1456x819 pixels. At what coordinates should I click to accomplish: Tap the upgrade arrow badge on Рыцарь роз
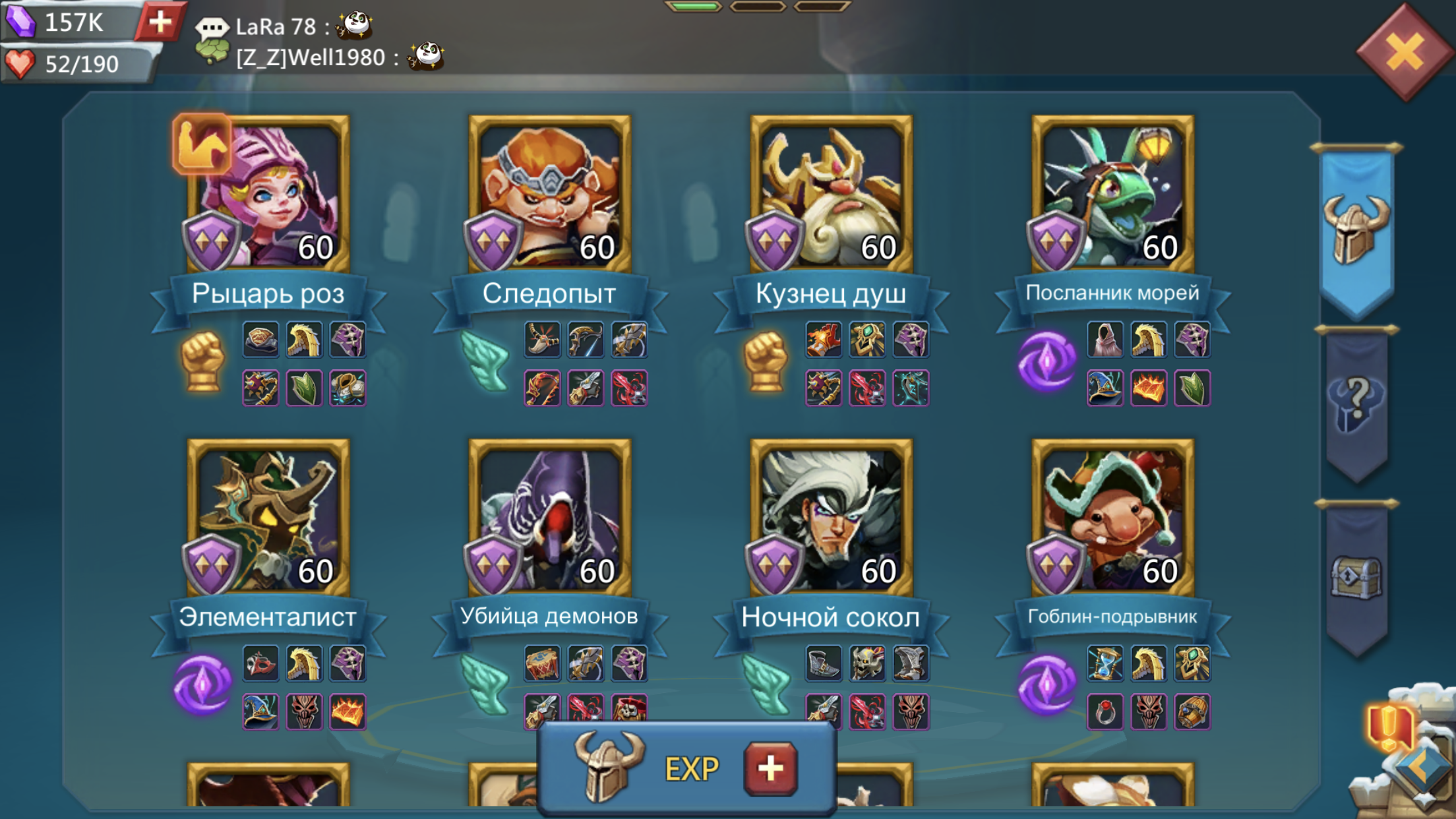point(202,144)
